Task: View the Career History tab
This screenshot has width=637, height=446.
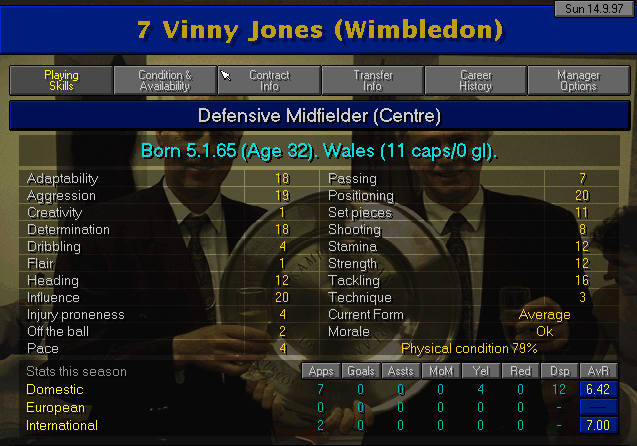Action: click(476, 80)
